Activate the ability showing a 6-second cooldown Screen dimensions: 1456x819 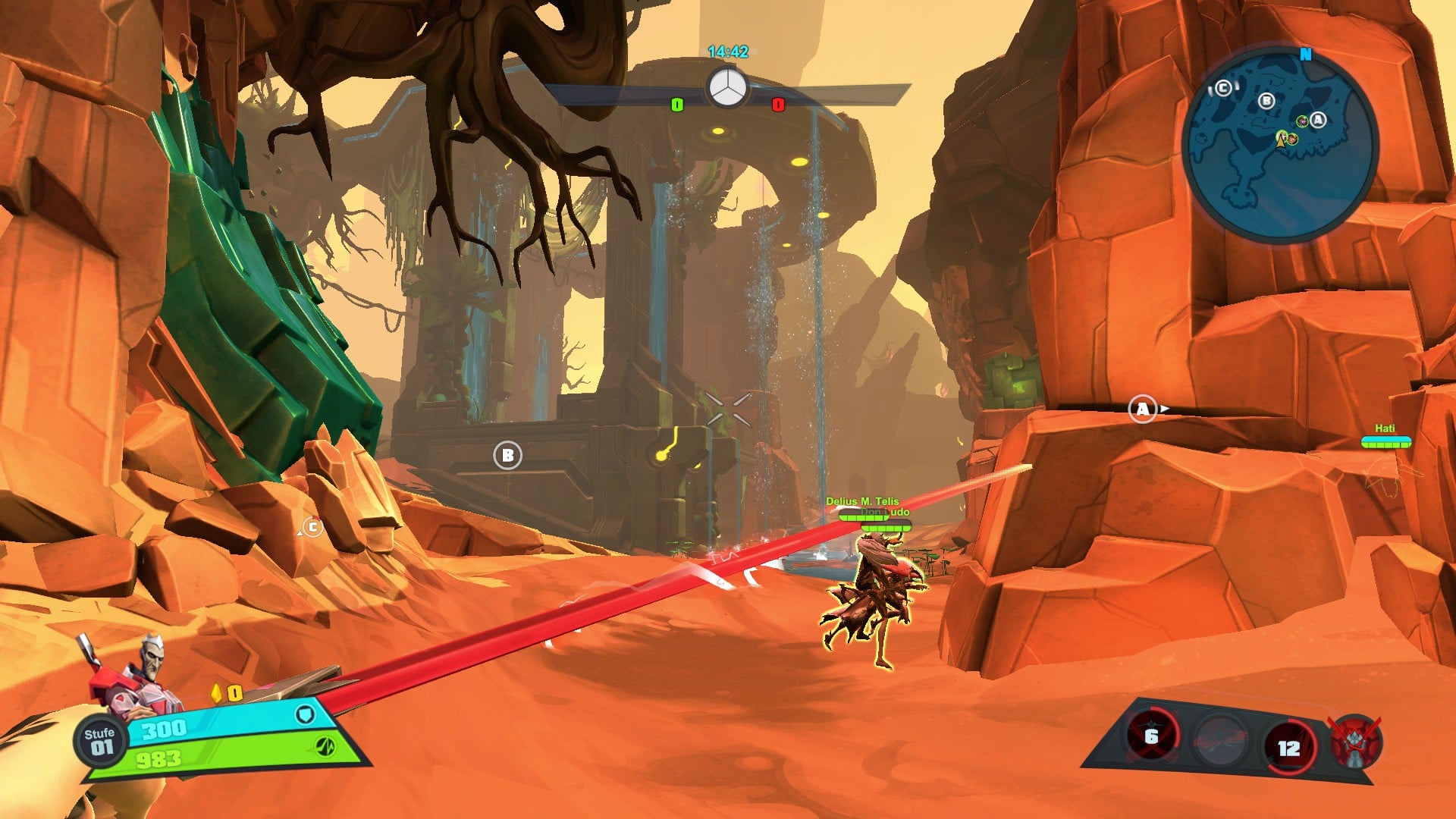(1151, 736)
